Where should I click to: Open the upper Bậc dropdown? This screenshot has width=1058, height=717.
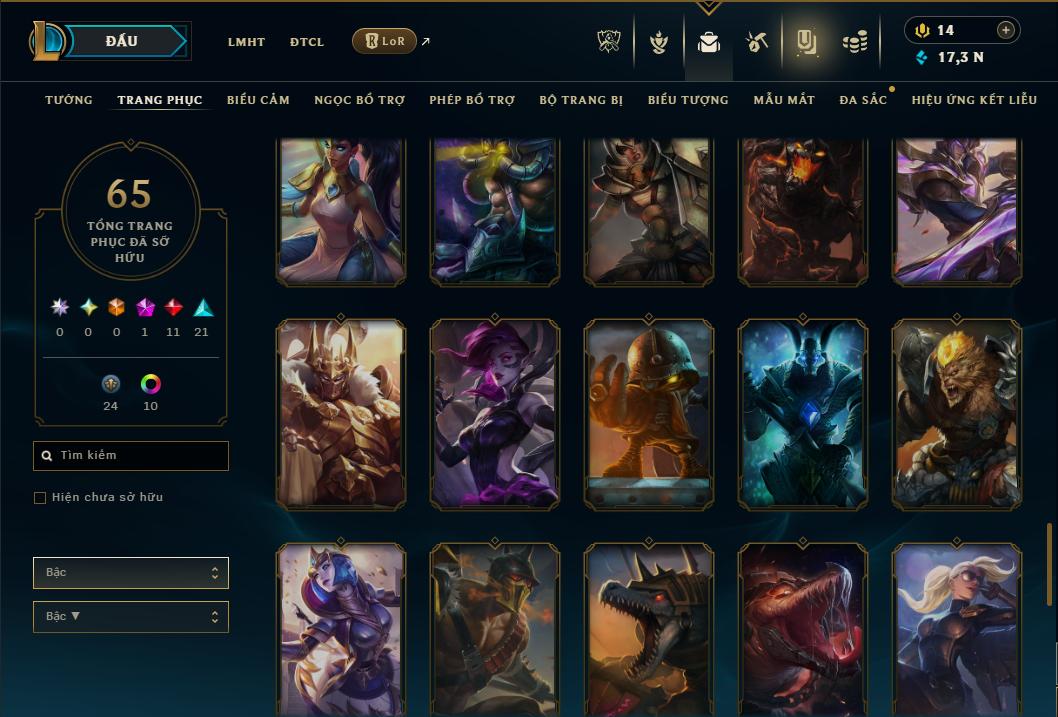click(131, 573)
